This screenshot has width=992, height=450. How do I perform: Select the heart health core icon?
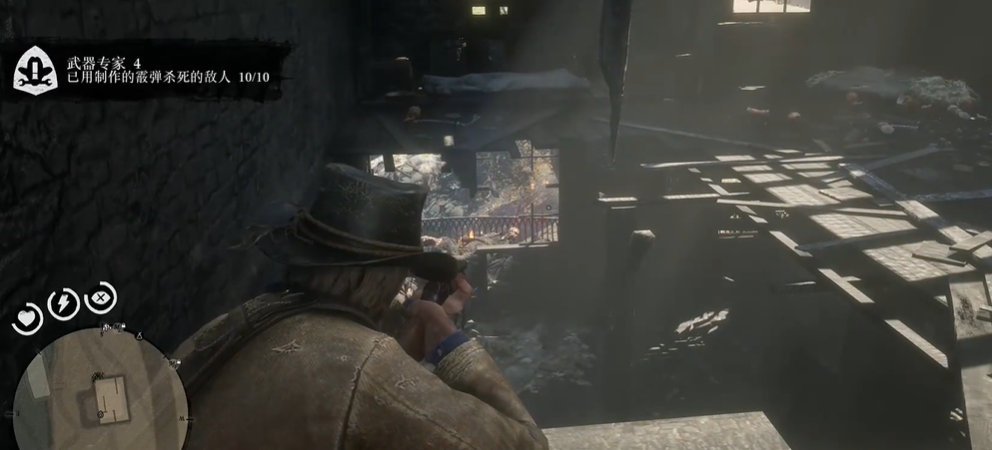pyautogui.click(x=26, y=319)
